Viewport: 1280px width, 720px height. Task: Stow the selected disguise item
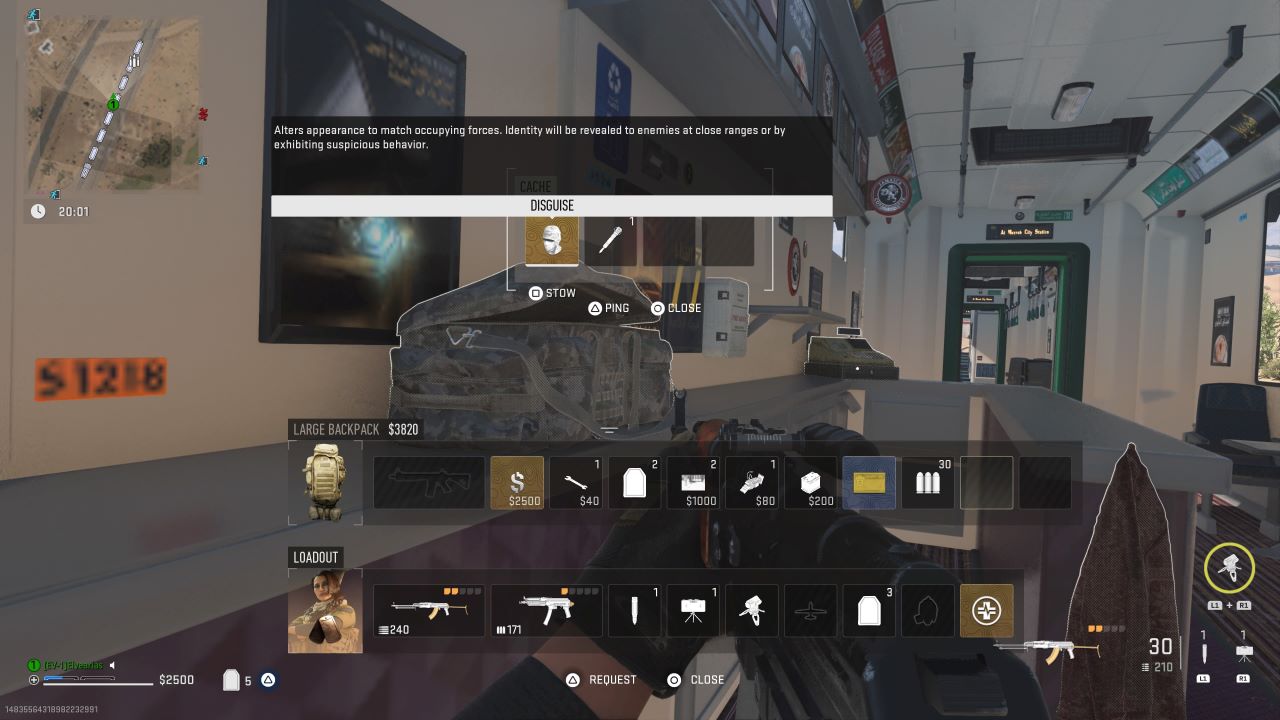(x=552, y=293)
